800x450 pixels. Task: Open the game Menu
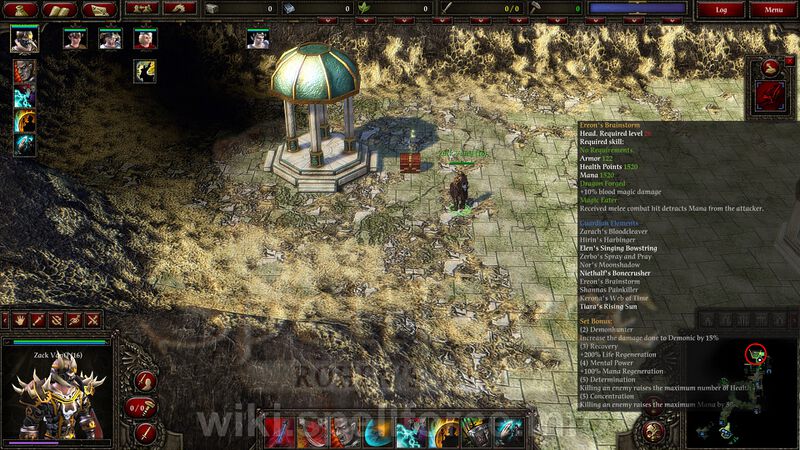[x=773, y=10]
